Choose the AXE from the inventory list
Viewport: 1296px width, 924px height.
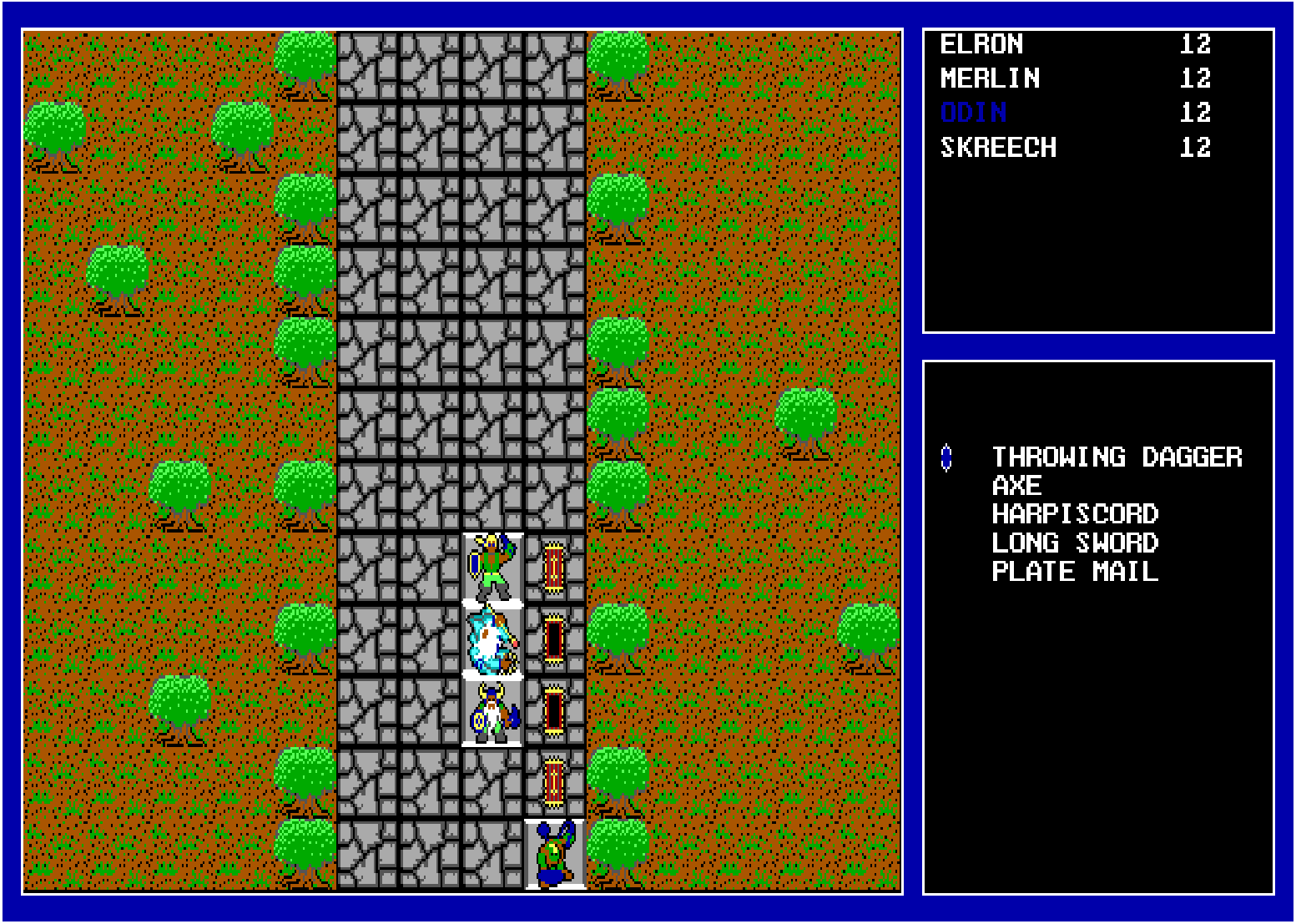[x=1015, y=486]
